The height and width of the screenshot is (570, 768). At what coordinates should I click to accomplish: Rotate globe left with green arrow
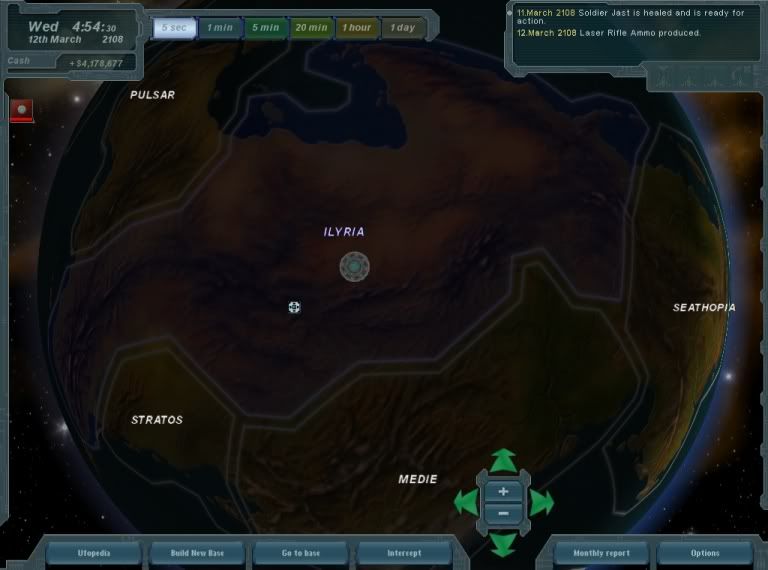(465, 502)
